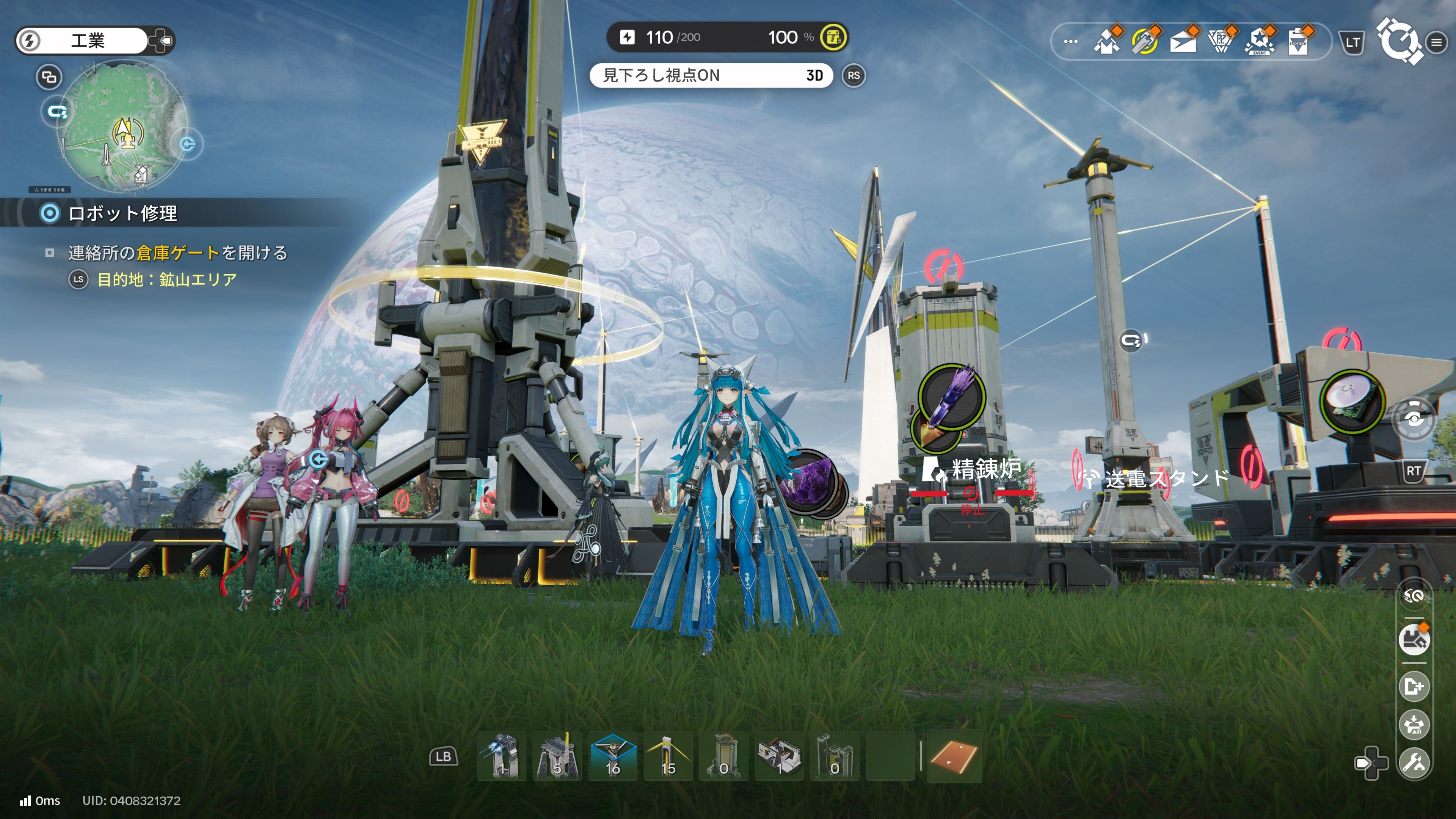Click the 工業 mode label
Screen dimensions: 1456x819
(x=88, y=41)
